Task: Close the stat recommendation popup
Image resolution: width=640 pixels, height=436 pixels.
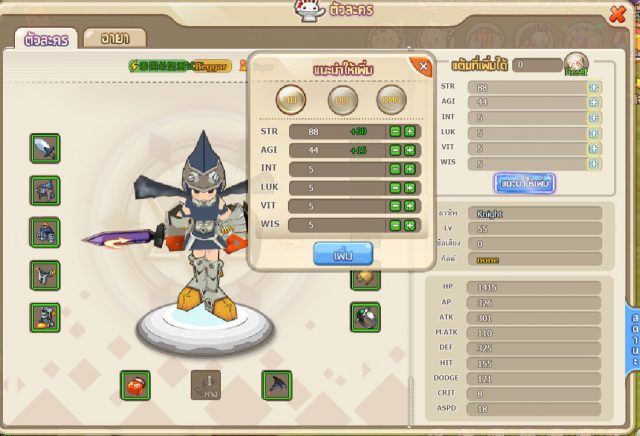Action: tap(423, 67)
